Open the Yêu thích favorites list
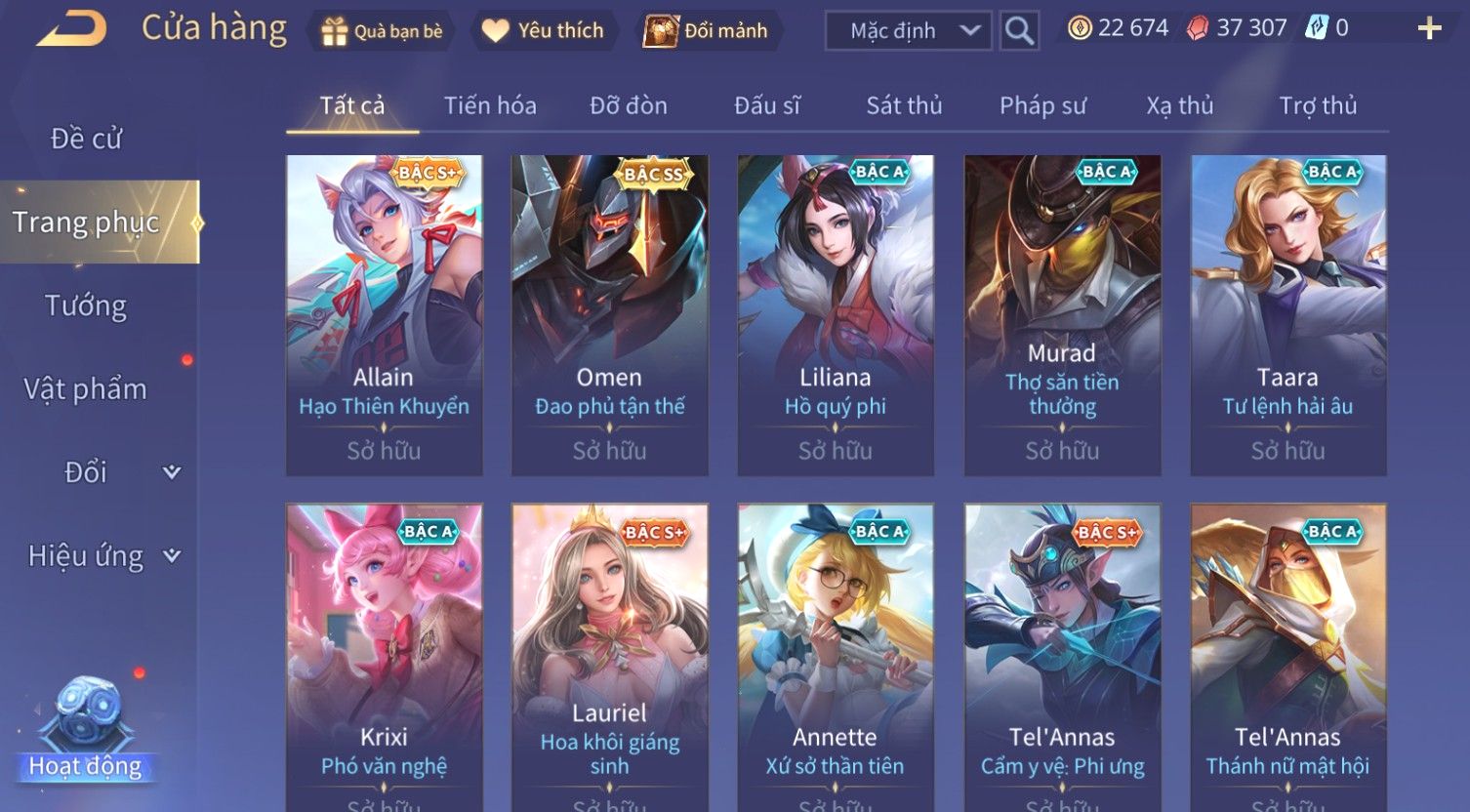This screenshot has width=1470, height=812. point(545,31)
